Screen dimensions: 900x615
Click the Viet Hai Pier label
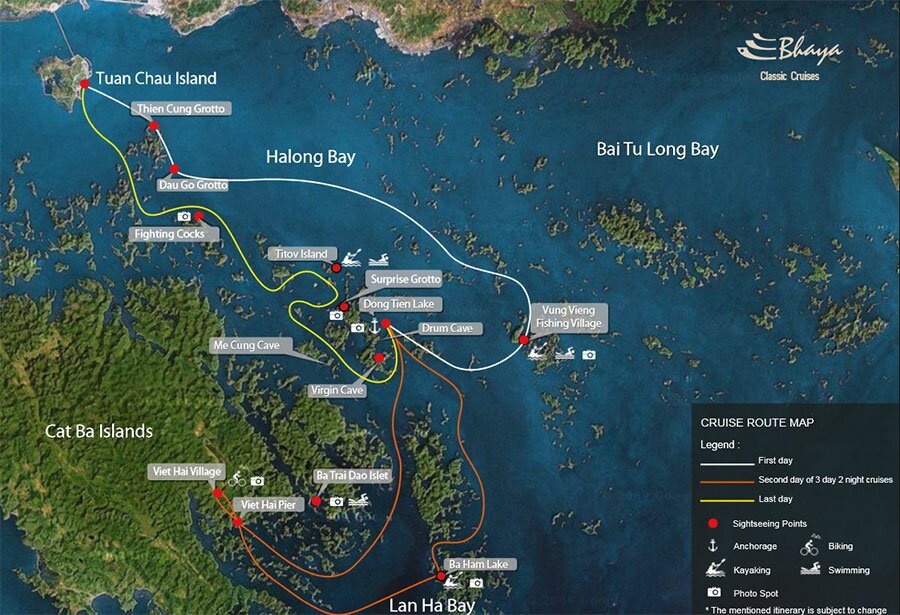[x=266, y=505]
